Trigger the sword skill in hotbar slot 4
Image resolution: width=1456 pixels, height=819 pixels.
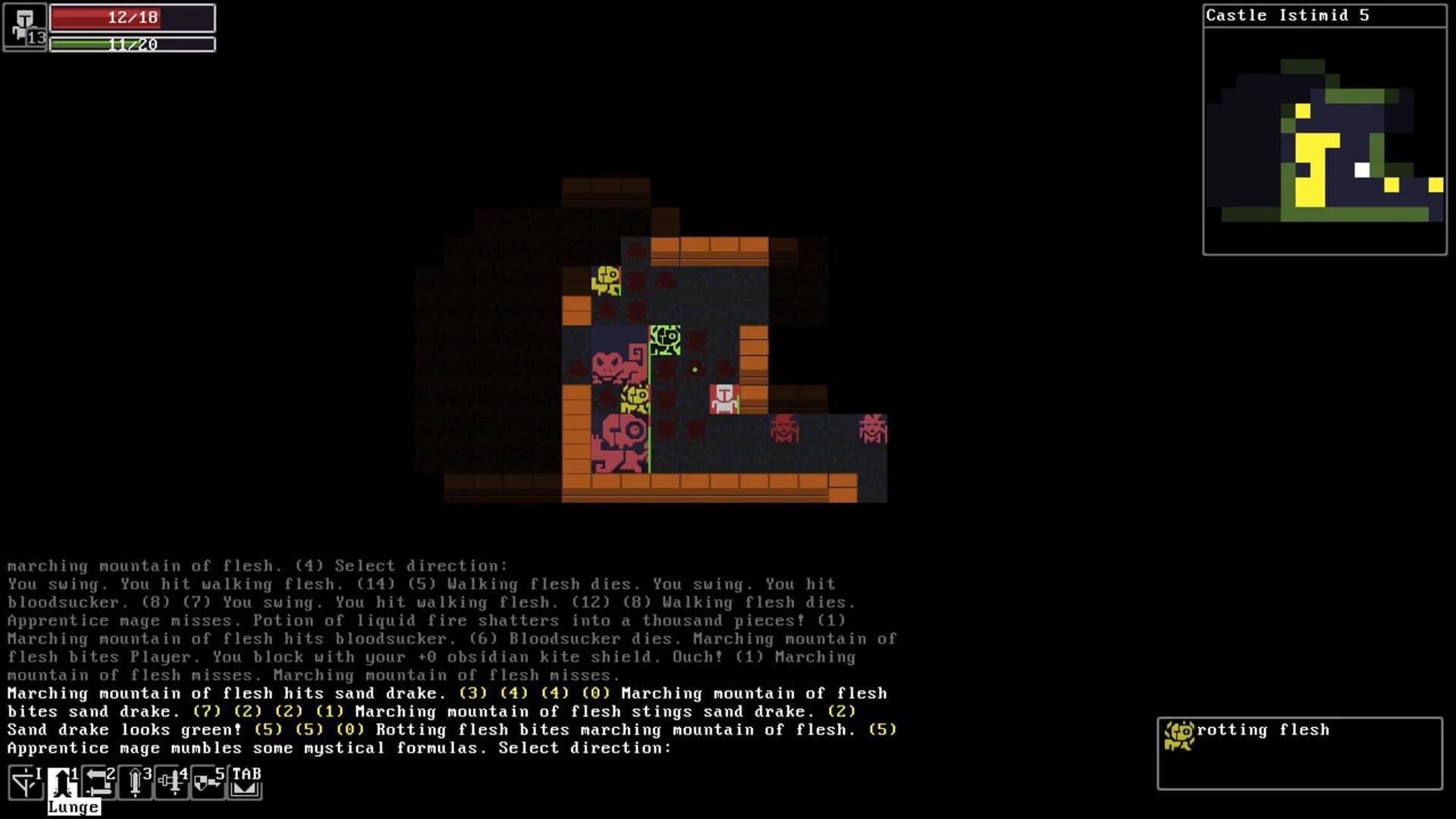tap(171, 782)
